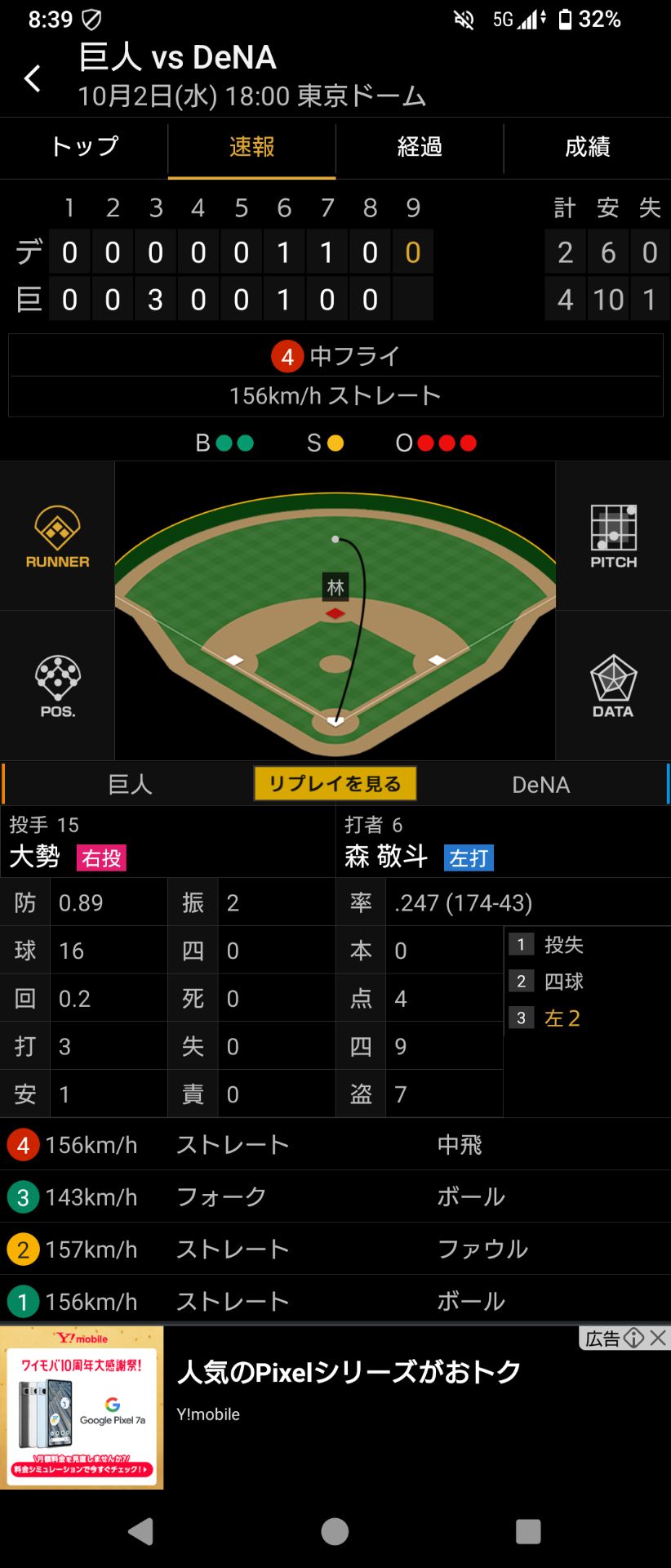Image resolution: width=671 pixels, height=1568 pixels.
Task: Select pitcher 大勢 name
Action: pos(35,857)
